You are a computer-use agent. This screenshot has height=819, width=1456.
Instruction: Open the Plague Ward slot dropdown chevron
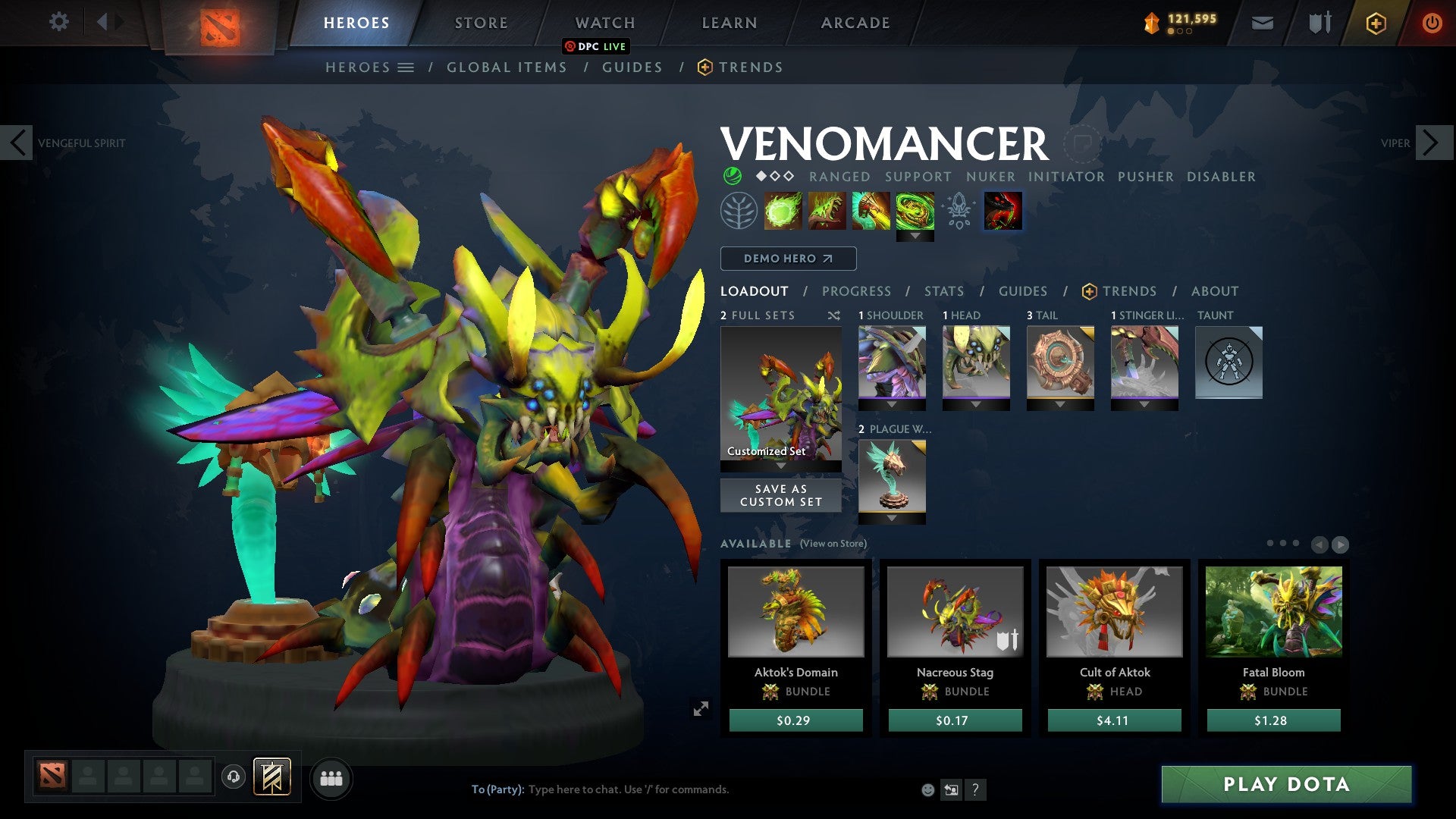[892, 518]
